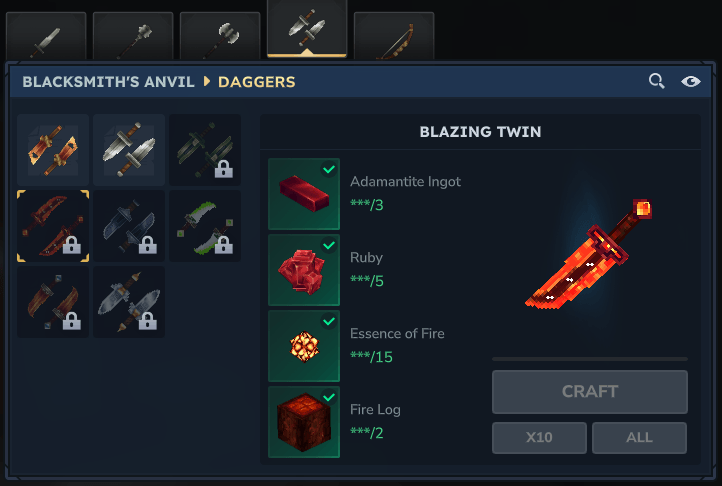Pick the unlocked silver twin daggers recipe
This screenshot has width=722, height=486.
[129, 150]
